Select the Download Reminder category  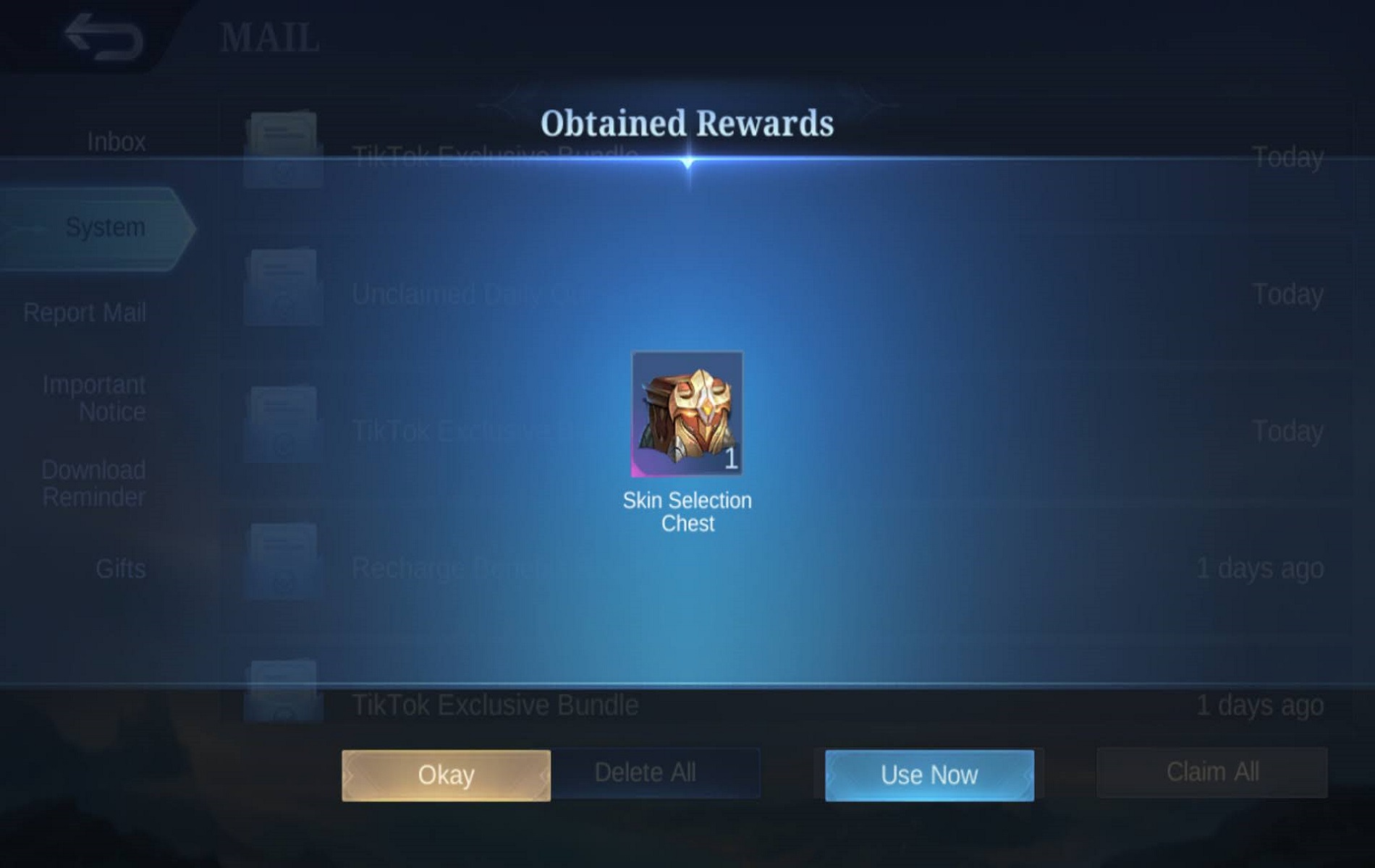tap(92, 483)
